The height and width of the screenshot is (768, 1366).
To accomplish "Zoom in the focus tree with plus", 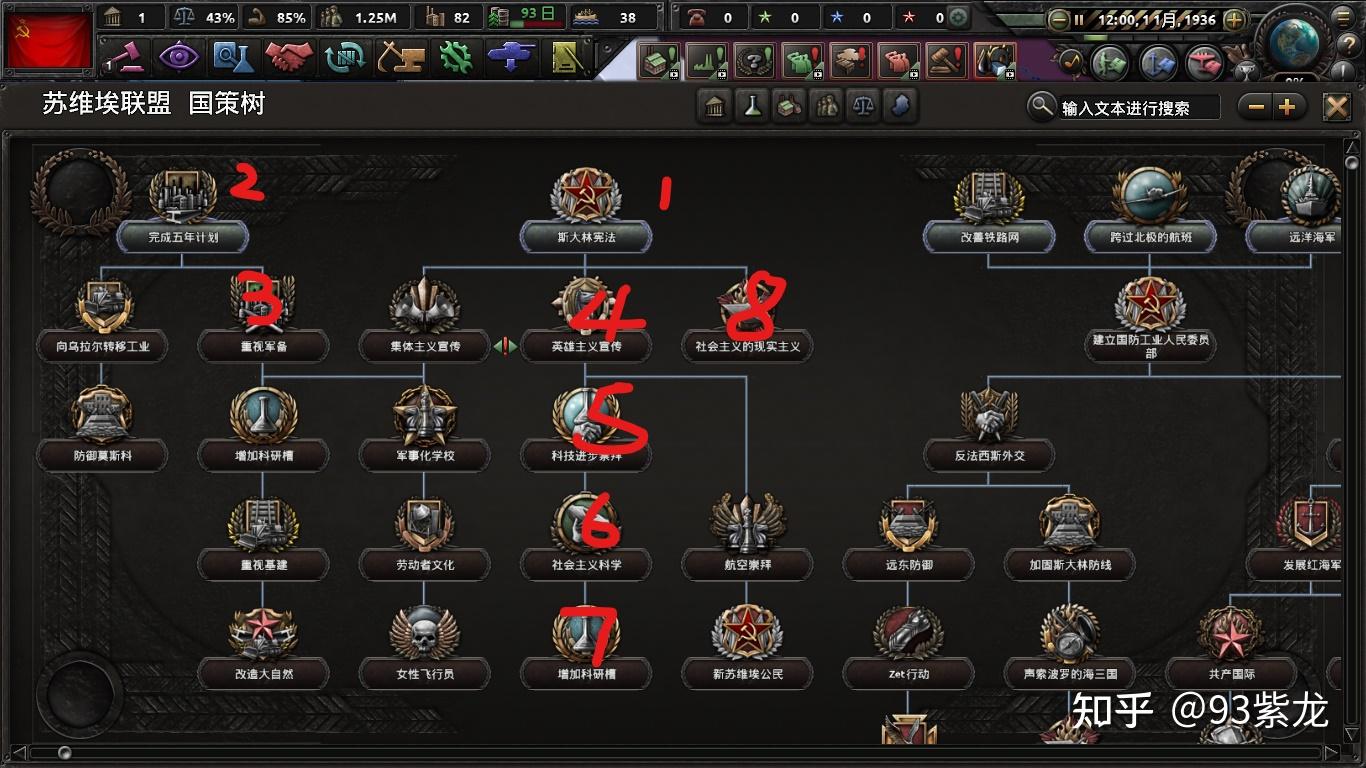I will pyautogui.click(x=1287, y=107).
